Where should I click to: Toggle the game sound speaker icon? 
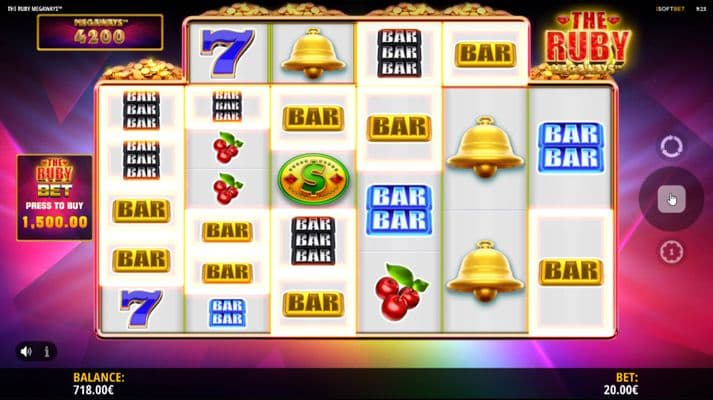coord(25,351)
